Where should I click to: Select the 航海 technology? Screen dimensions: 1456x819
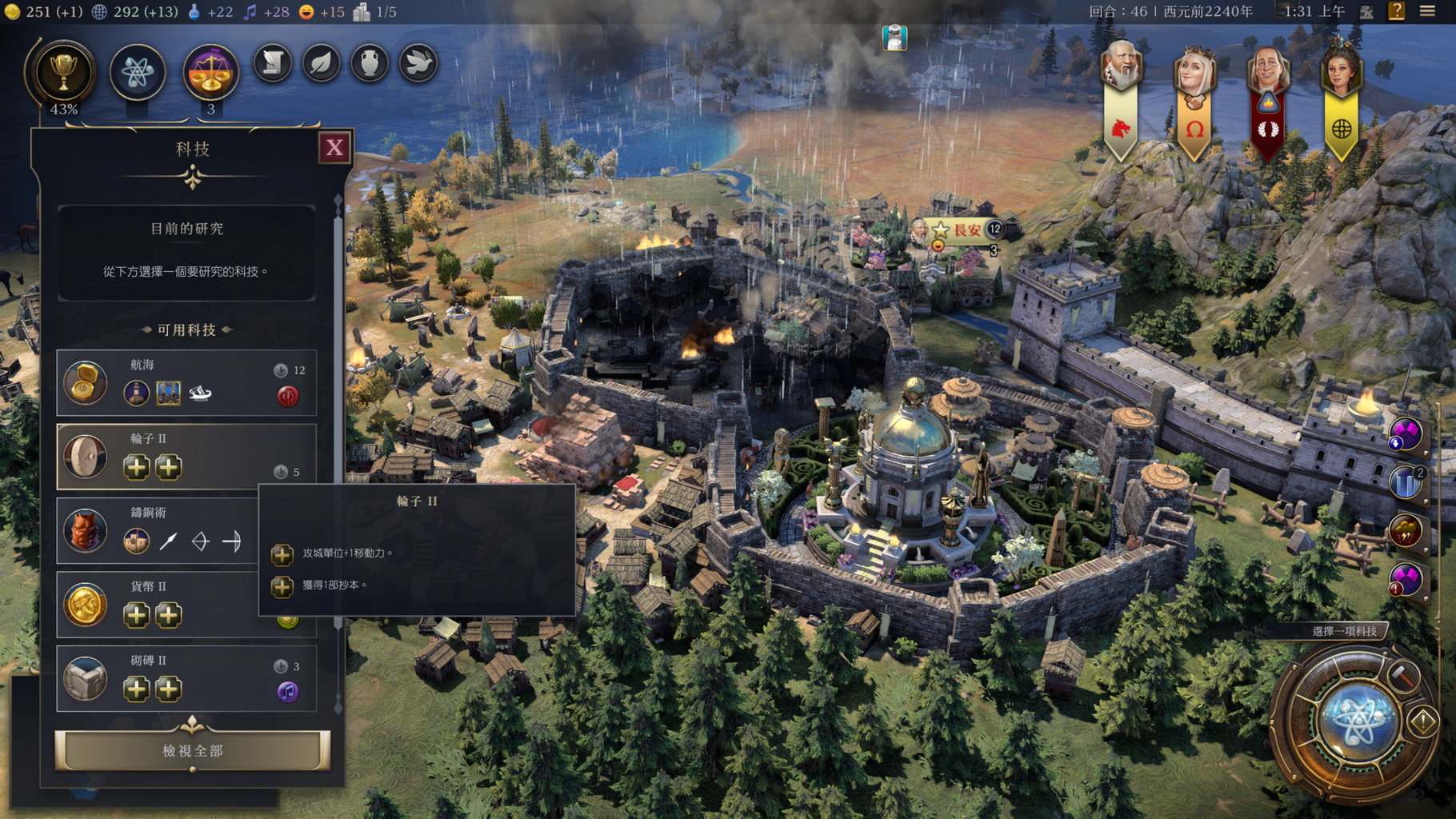click(186, 382)
